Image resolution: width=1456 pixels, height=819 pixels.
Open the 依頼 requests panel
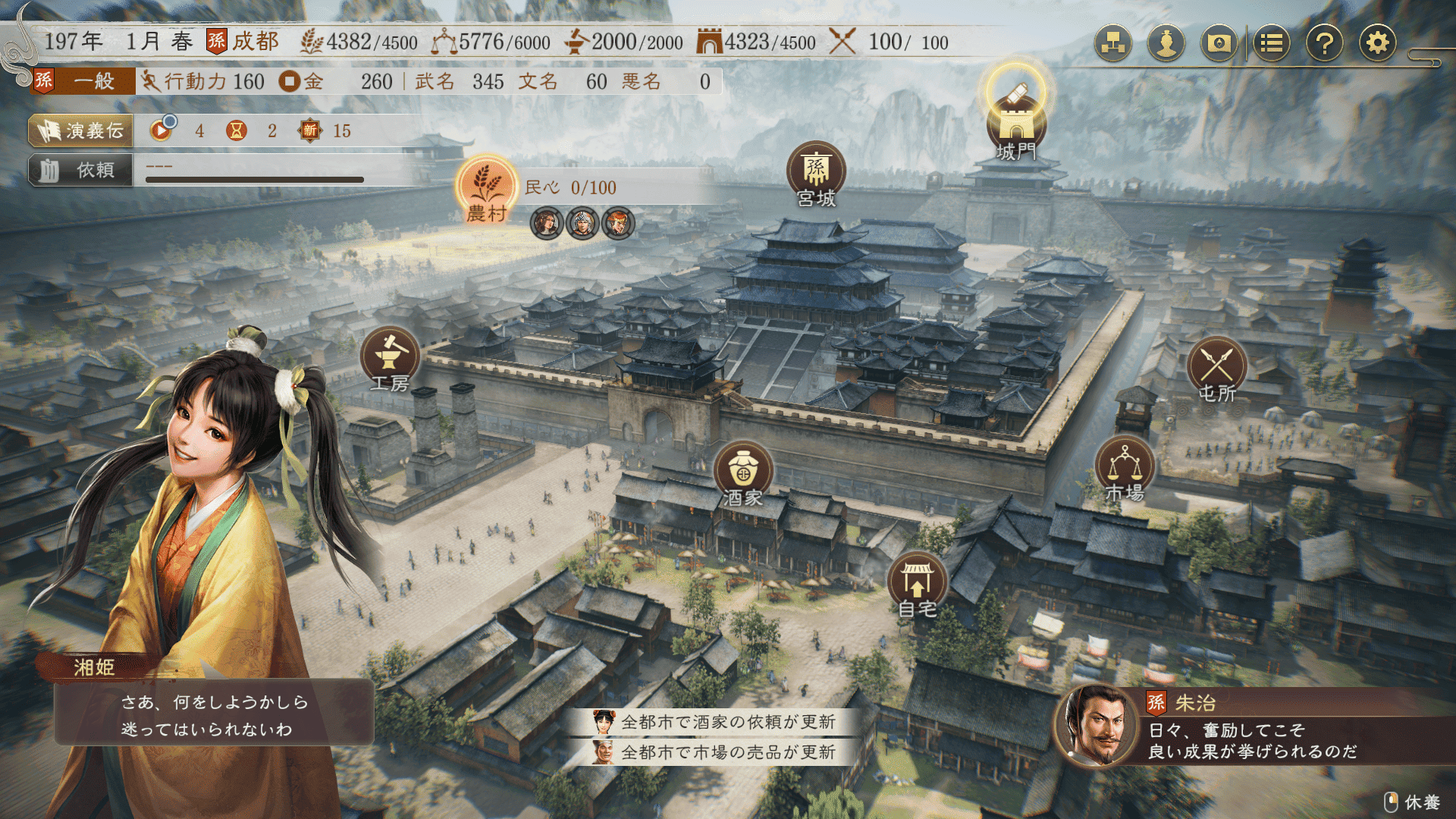[x=81, y=170]
